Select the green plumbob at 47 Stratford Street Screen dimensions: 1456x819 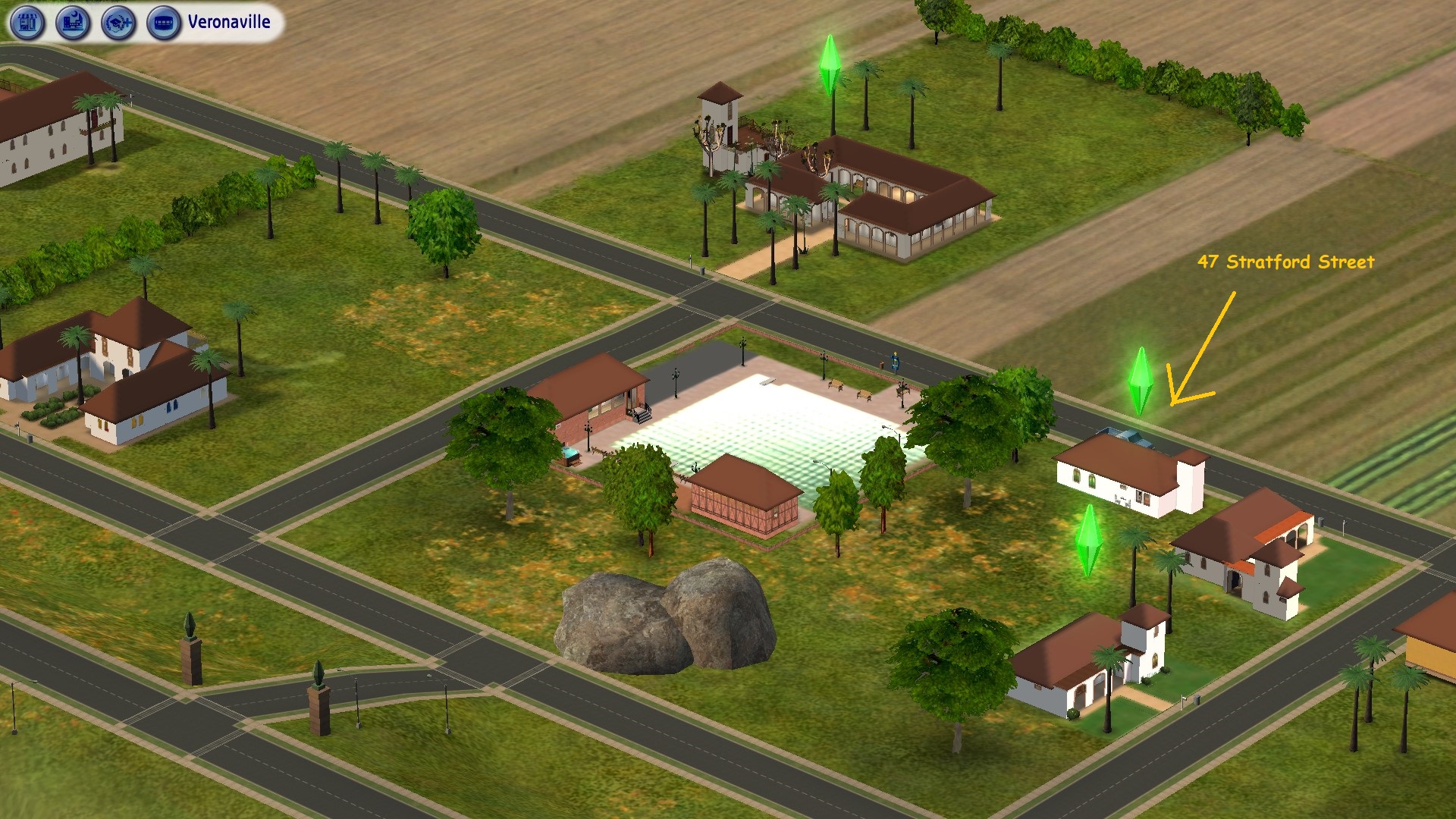coord(1141,380)
